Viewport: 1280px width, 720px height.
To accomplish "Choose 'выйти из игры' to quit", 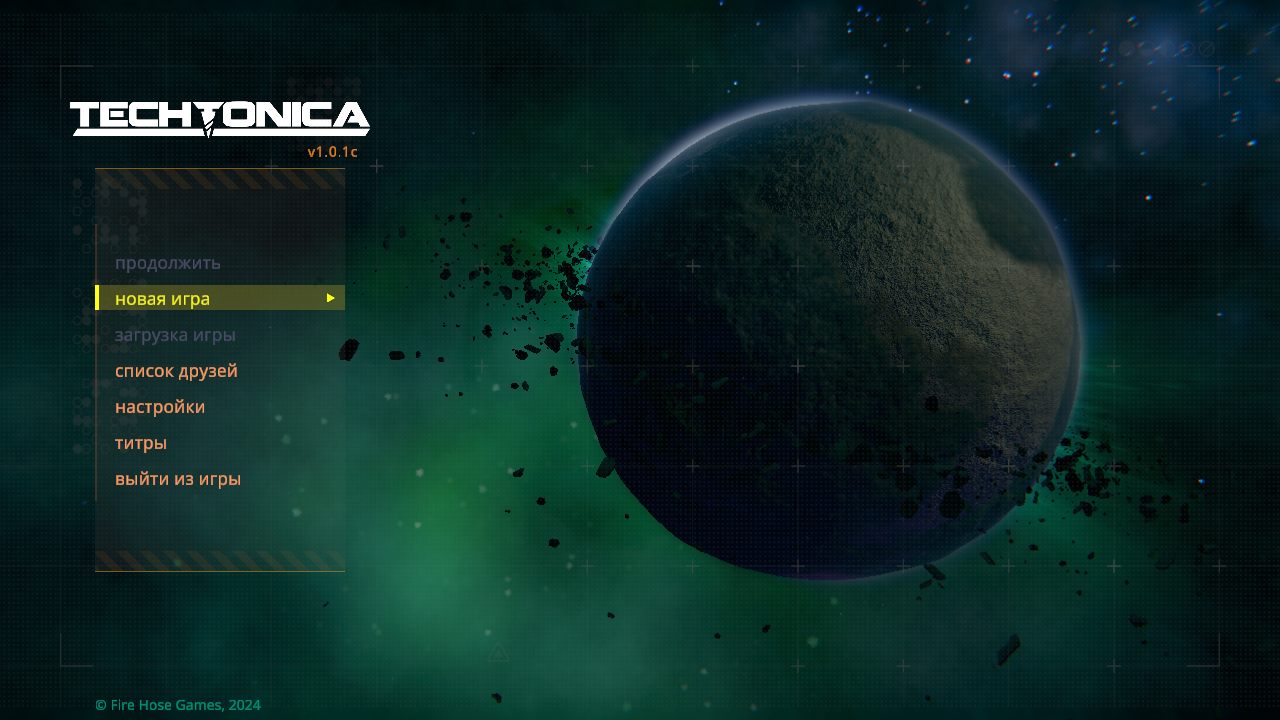I will (x=178, y=479).
